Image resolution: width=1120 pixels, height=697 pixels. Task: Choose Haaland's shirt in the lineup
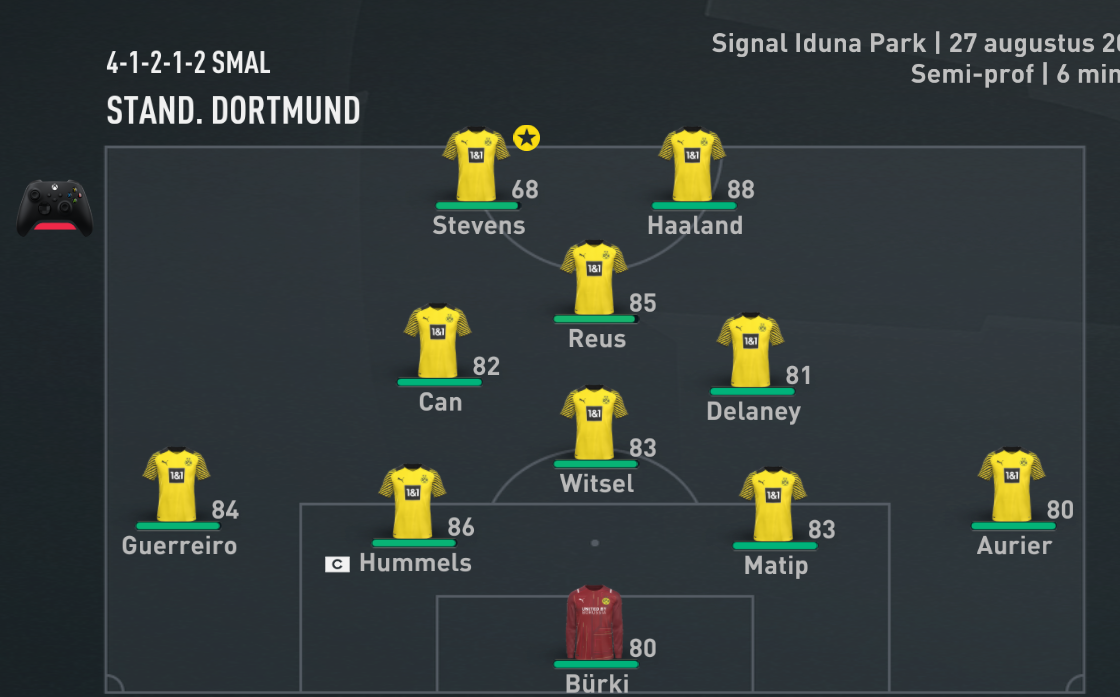pos(692,165)
